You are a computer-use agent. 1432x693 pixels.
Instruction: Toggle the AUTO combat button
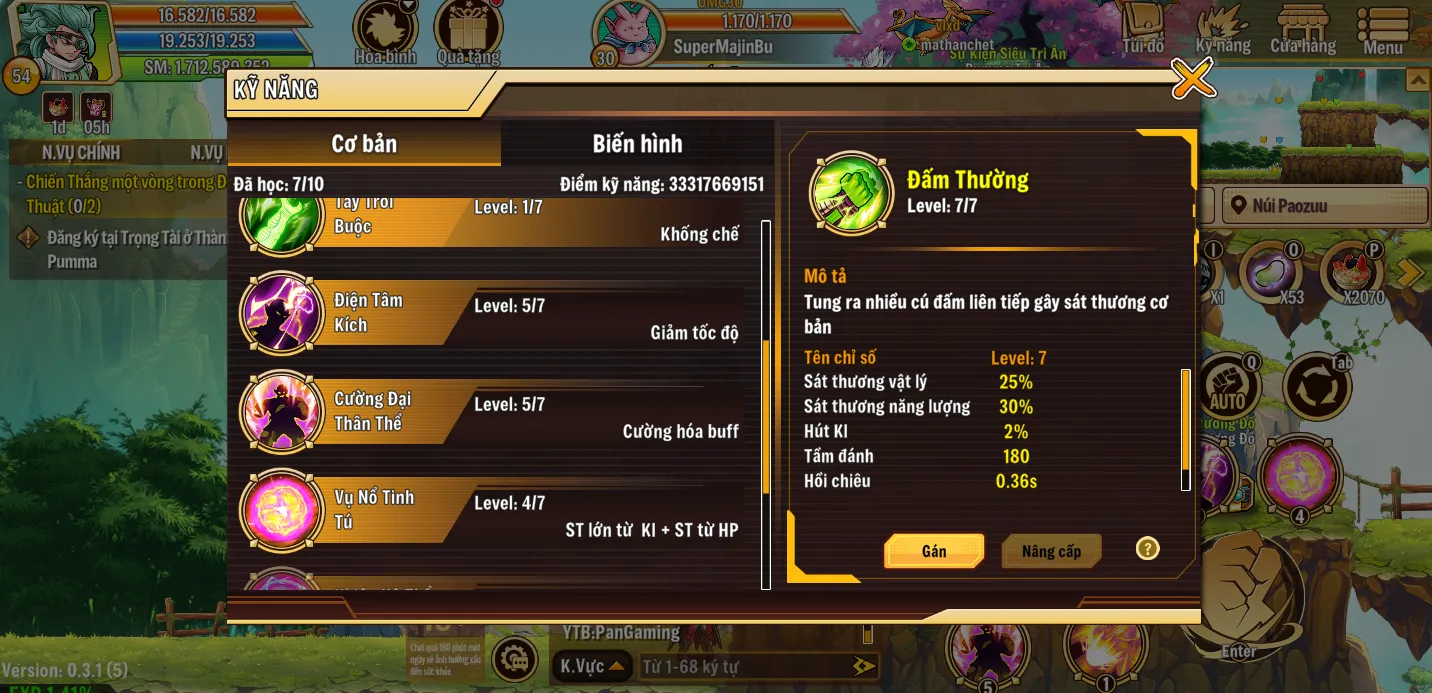(1227, 386)
